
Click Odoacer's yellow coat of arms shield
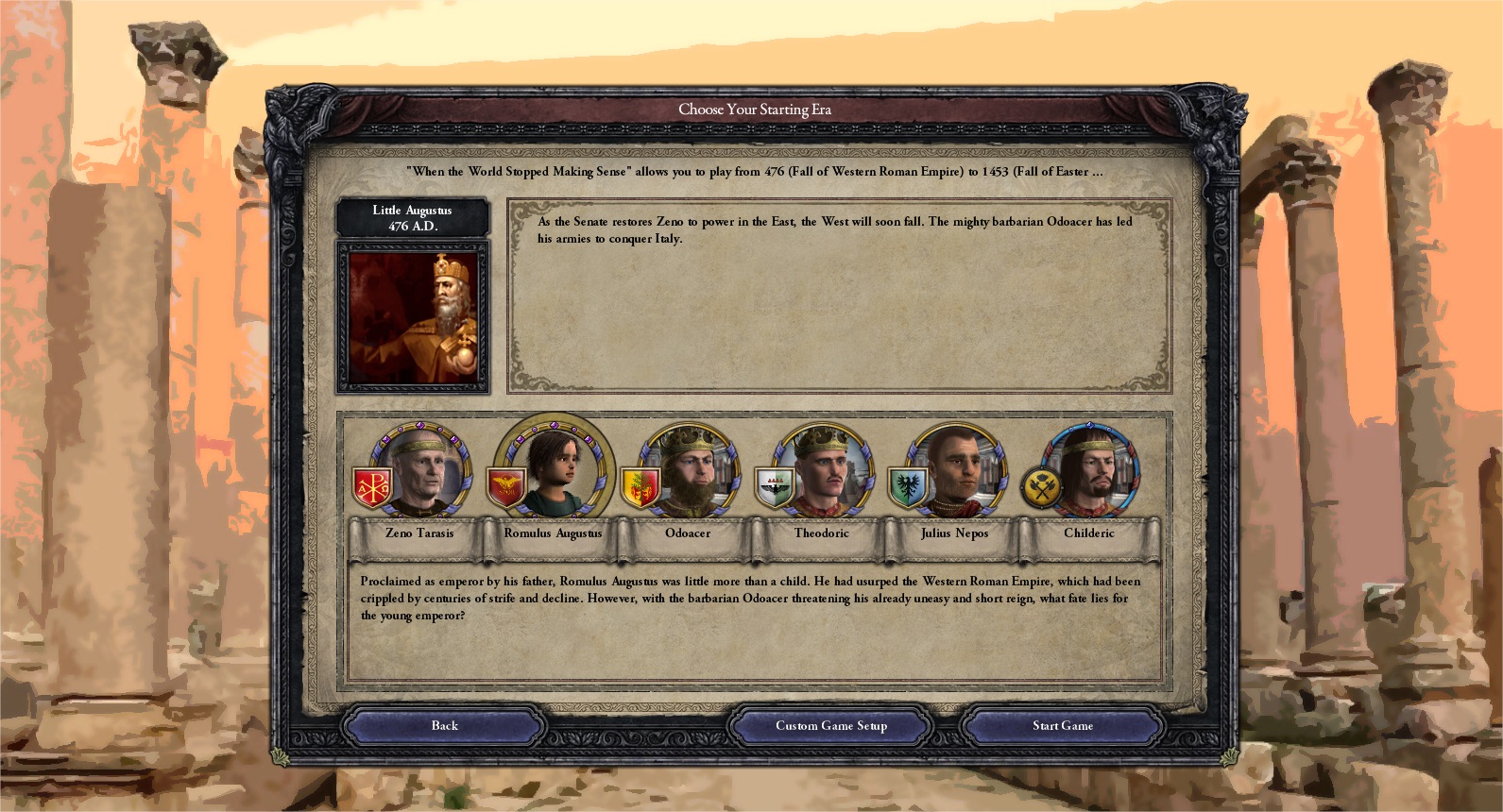640,483
